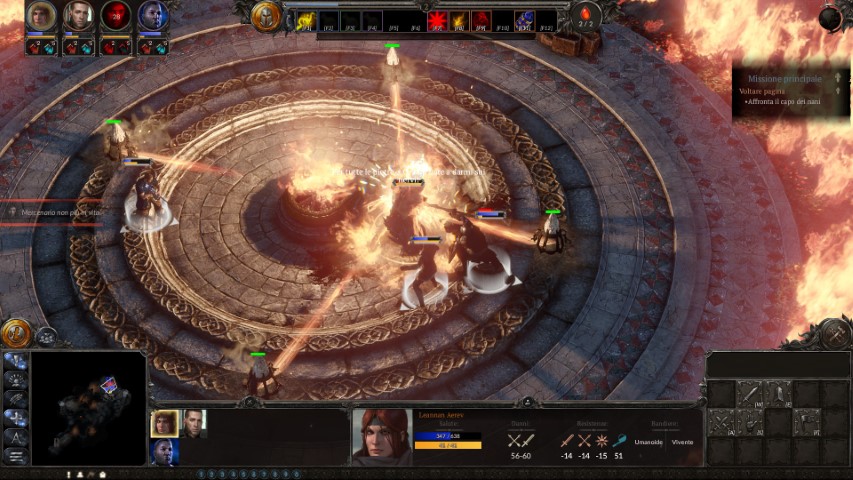Open the round menu button in the corner
The image size is (853, 480).
pyautogui.click(x=830, y=17)
